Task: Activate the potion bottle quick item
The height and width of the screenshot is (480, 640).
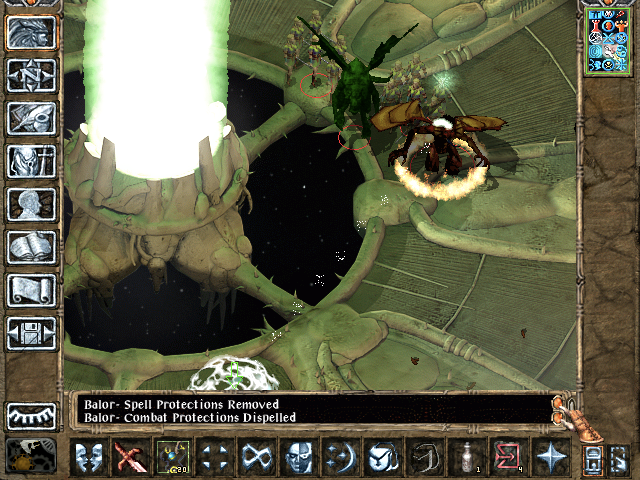Action: [x=465, y=458]
